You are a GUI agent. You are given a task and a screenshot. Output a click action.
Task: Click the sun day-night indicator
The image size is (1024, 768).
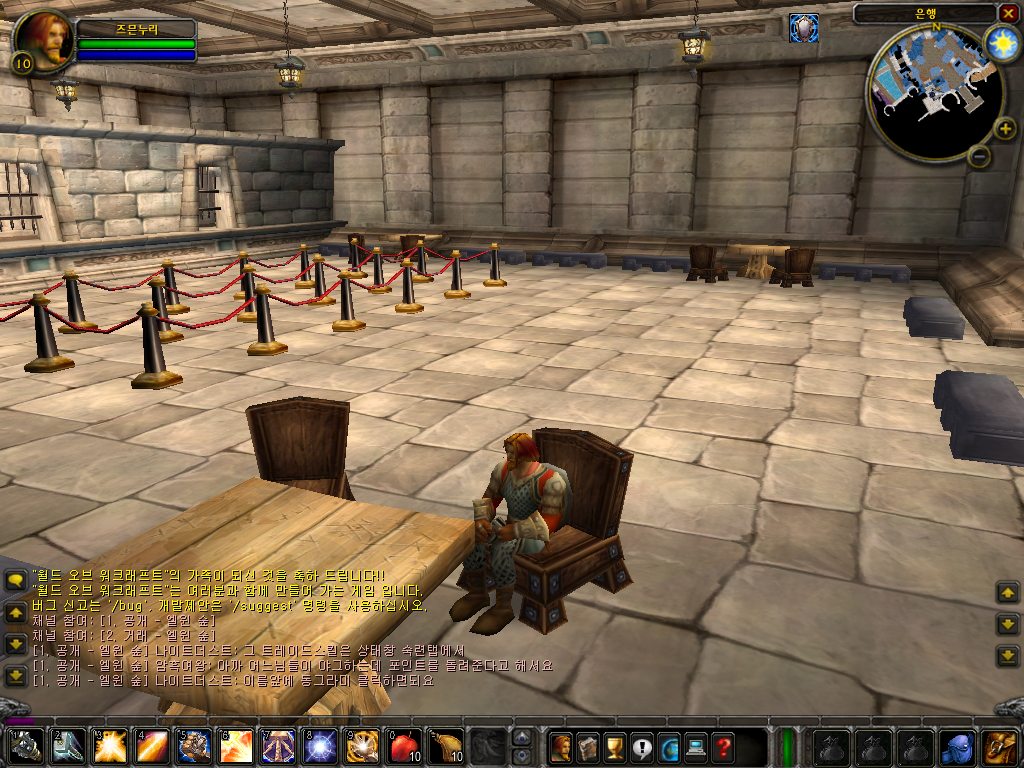pos(1000,43)
